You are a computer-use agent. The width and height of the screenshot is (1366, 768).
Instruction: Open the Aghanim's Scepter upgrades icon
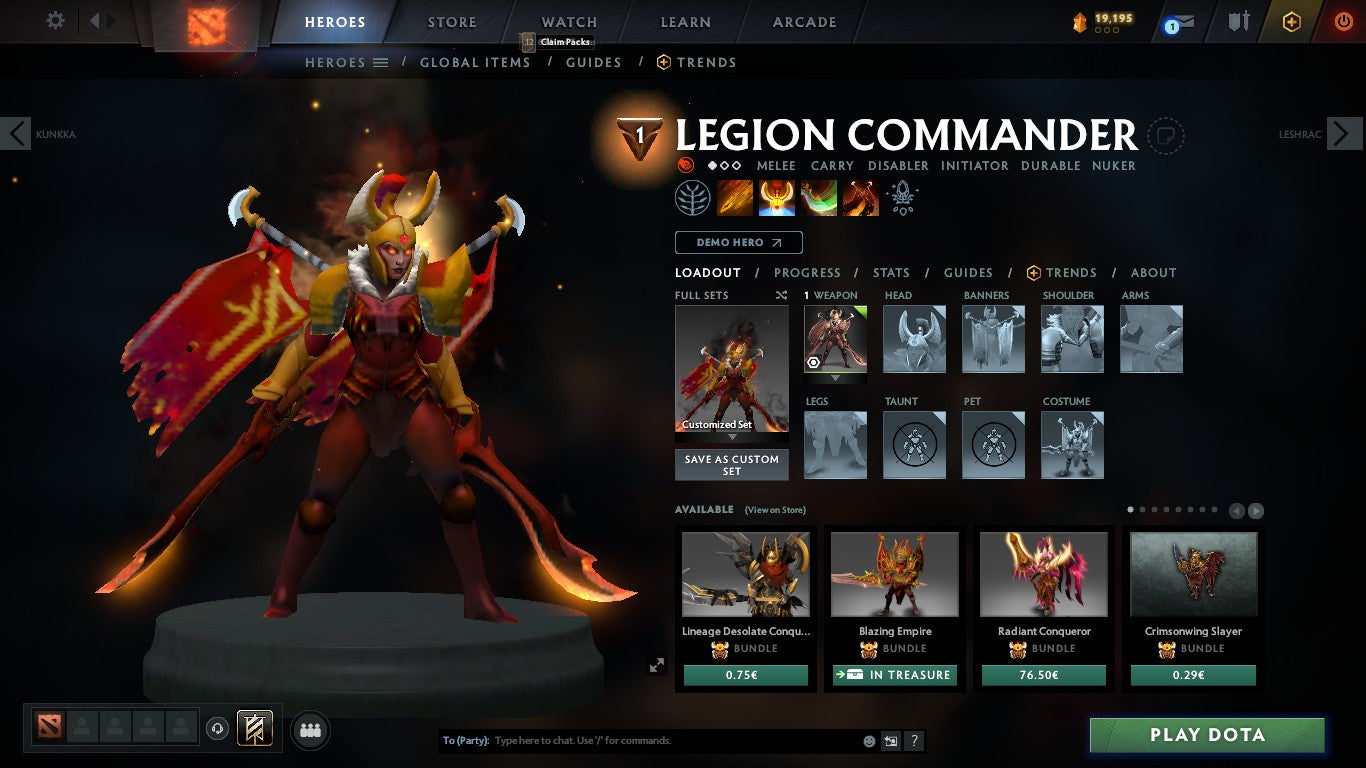903,197
